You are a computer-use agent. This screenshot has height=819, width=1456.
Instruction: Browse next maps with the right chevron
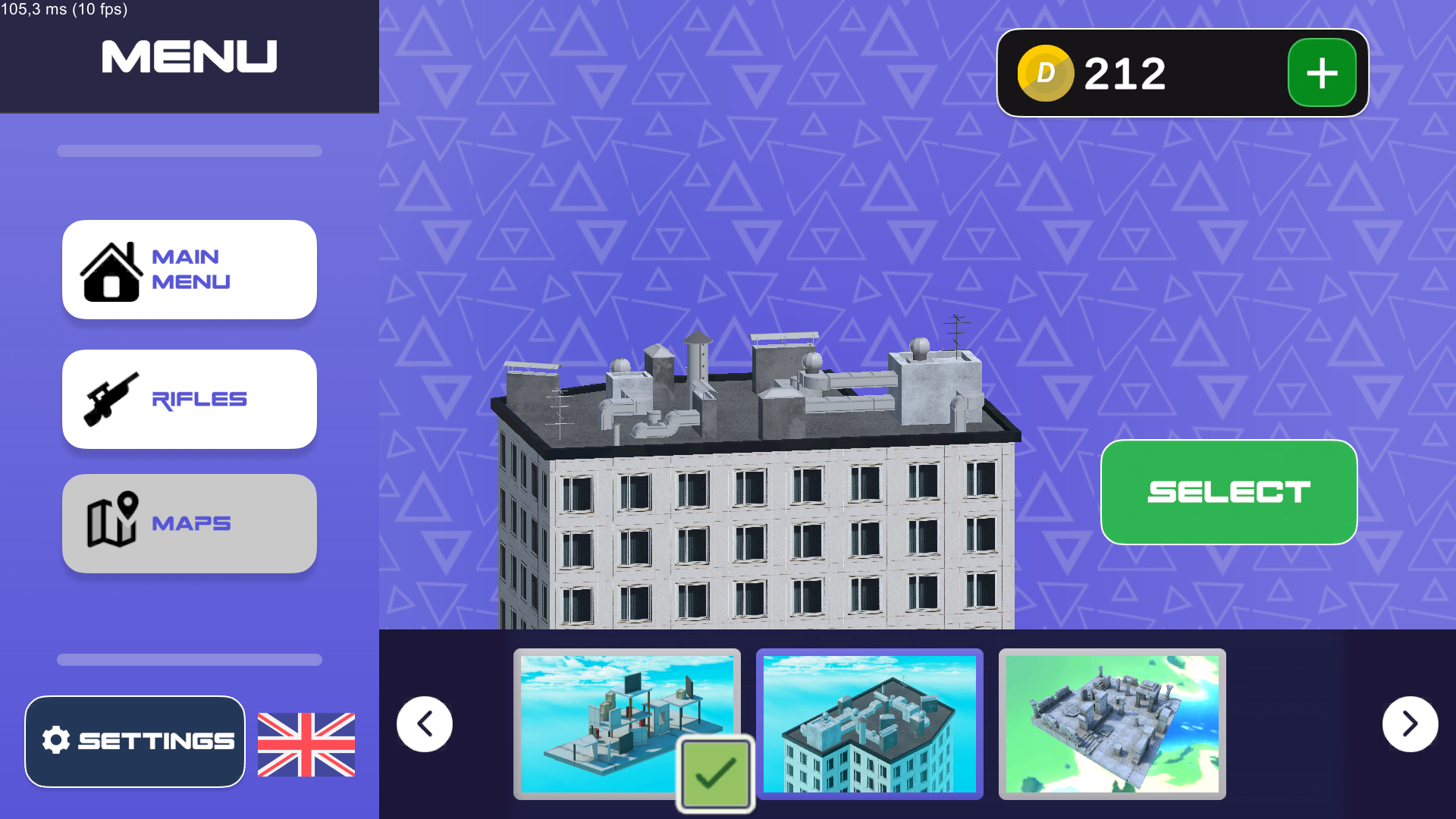[1410, 723]
